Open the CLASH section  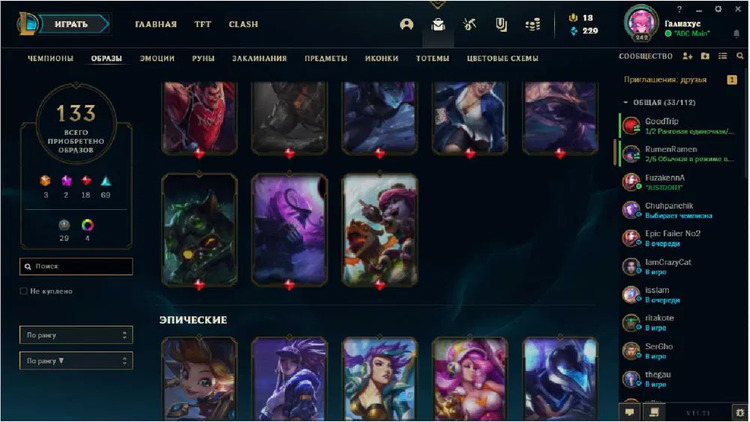point(243,24)
